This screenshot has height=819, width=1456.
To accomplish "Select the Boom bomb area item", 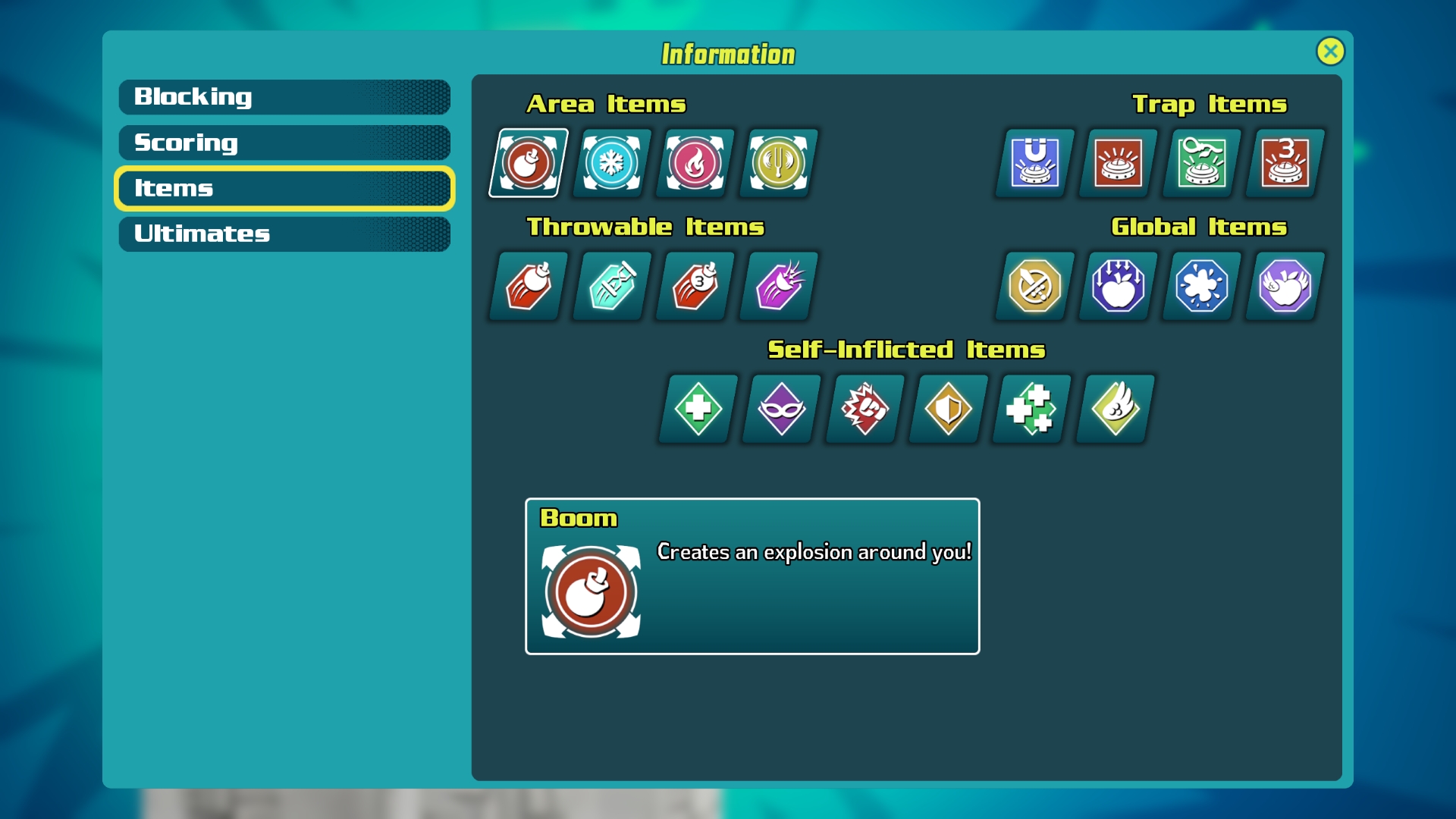I will [529, 163].
